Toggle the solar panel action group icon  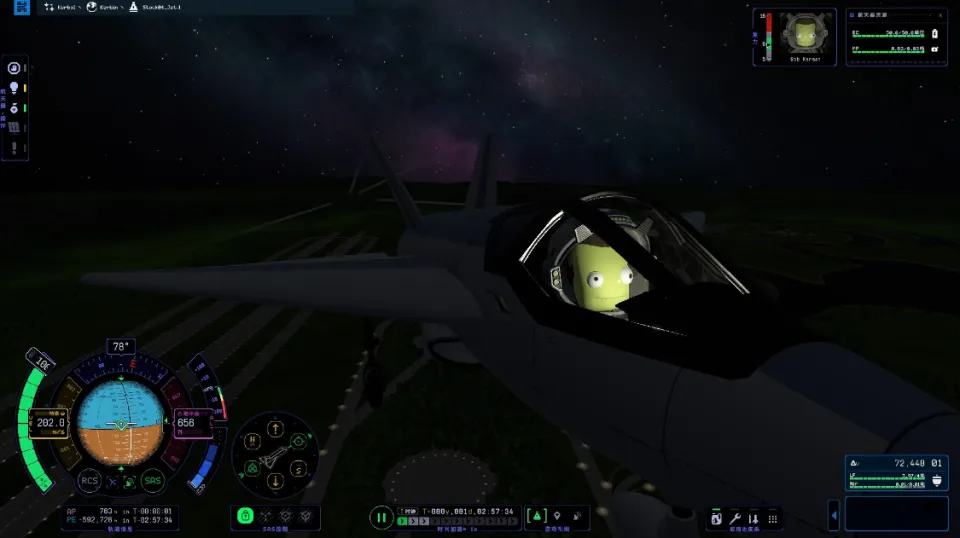pos(14,127)
